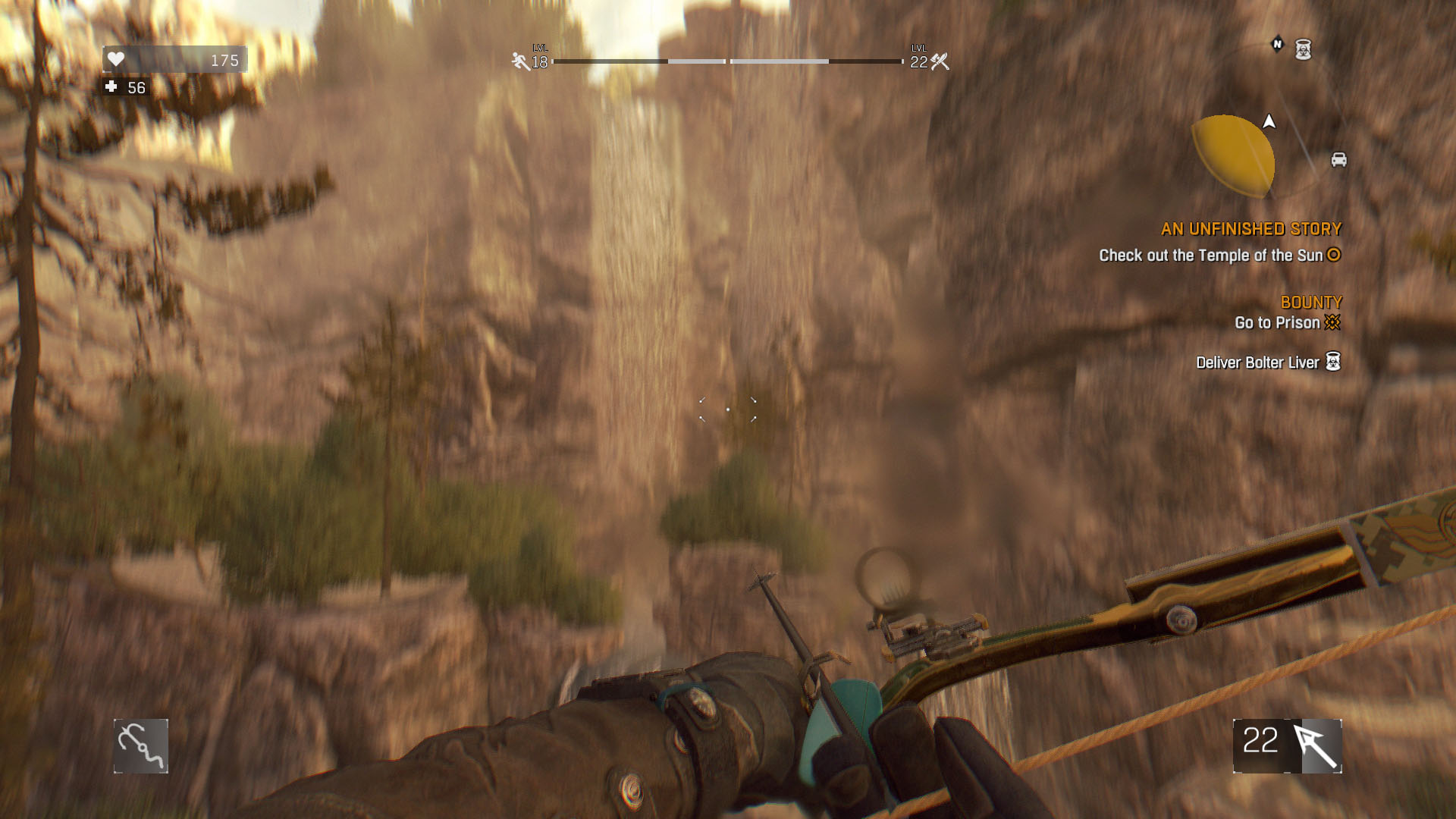
Task: Click the An Unfinished Story quest tracker
Action: (x=1250, y=229)
